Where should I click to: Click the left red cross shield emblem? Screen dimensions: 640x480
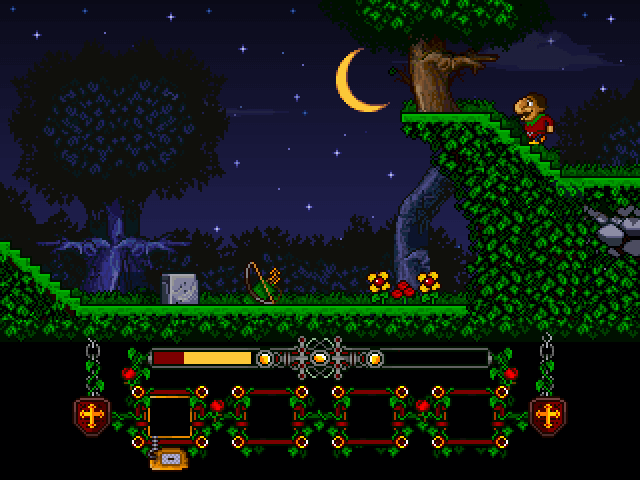pos(92,414)
